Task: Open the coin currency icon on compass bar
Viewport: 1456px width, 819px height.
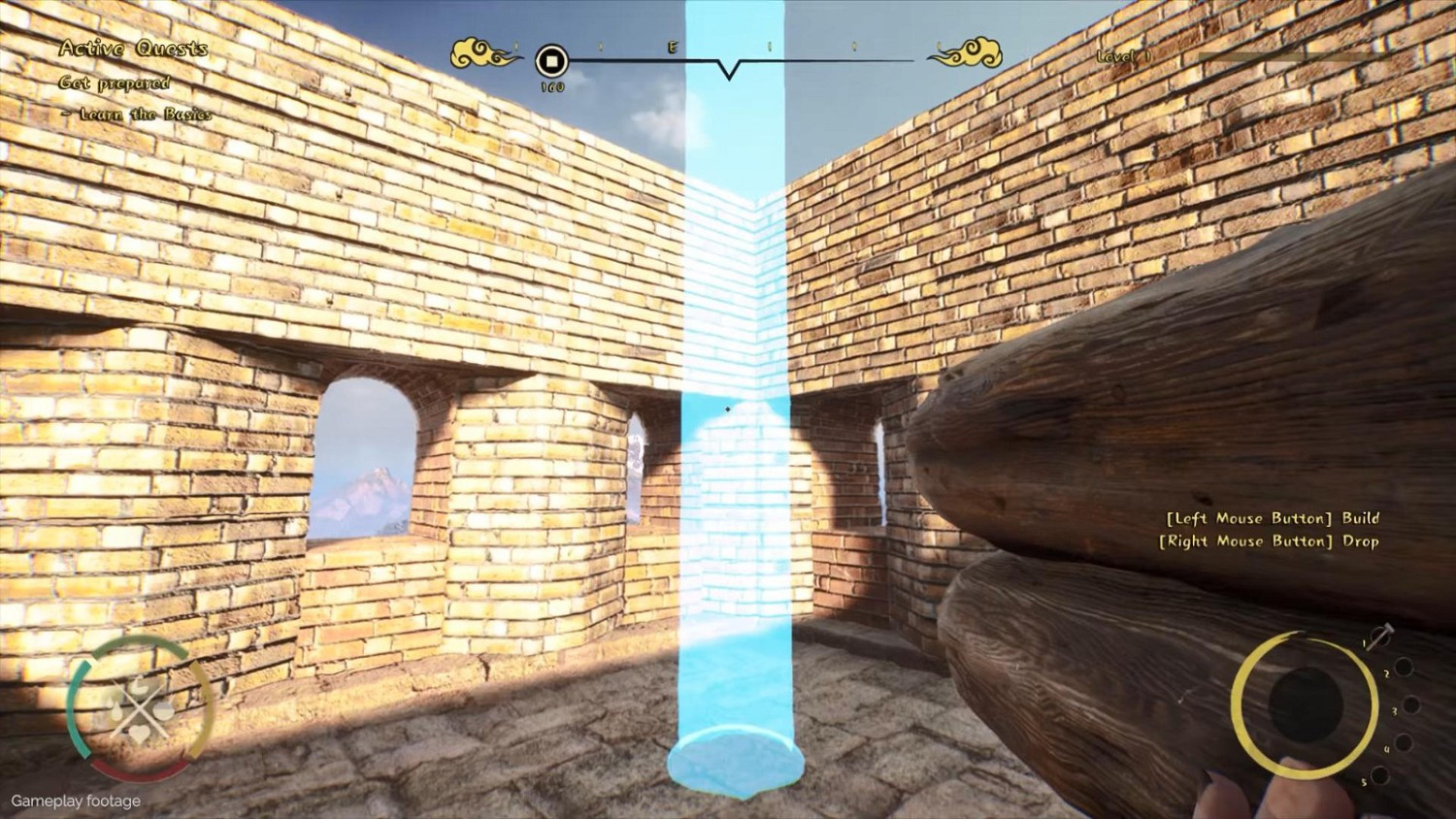Action: (x=551, y=62)
